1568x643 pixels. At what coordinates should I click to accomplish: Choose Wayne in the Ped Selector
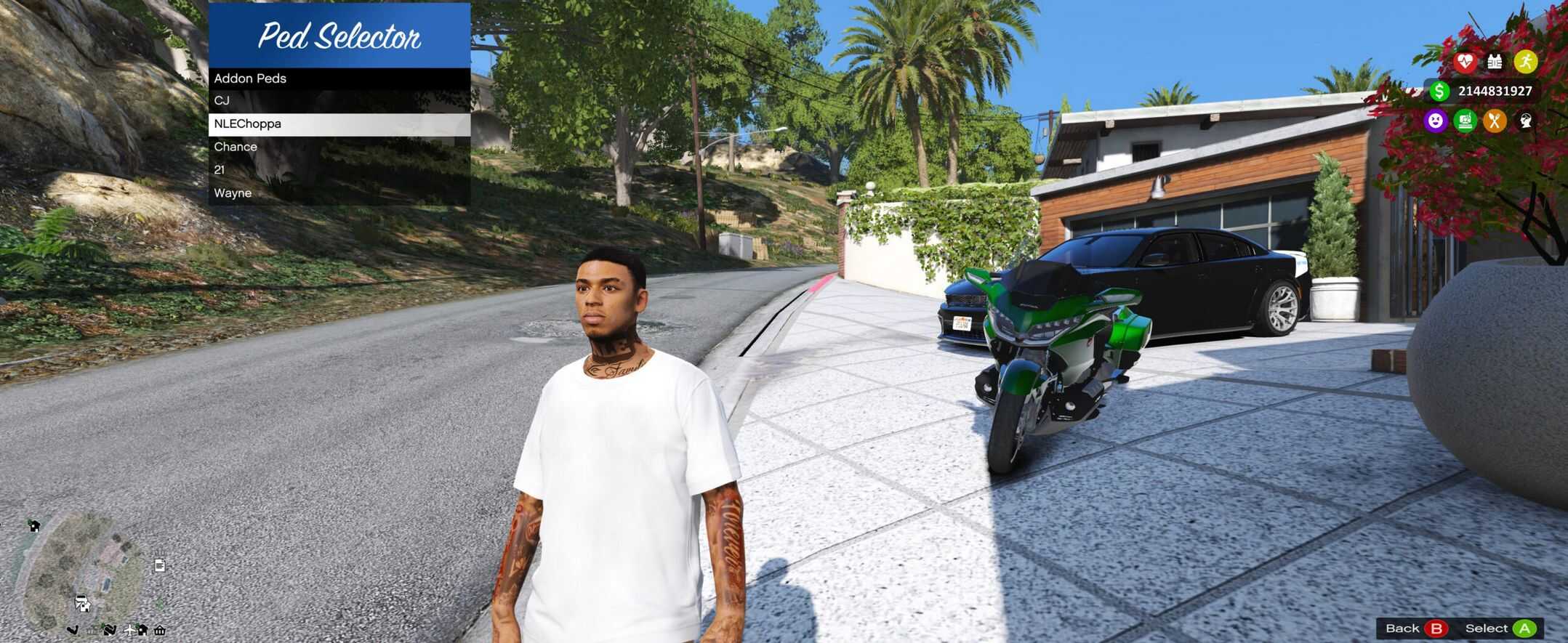[x=339, y=193]
